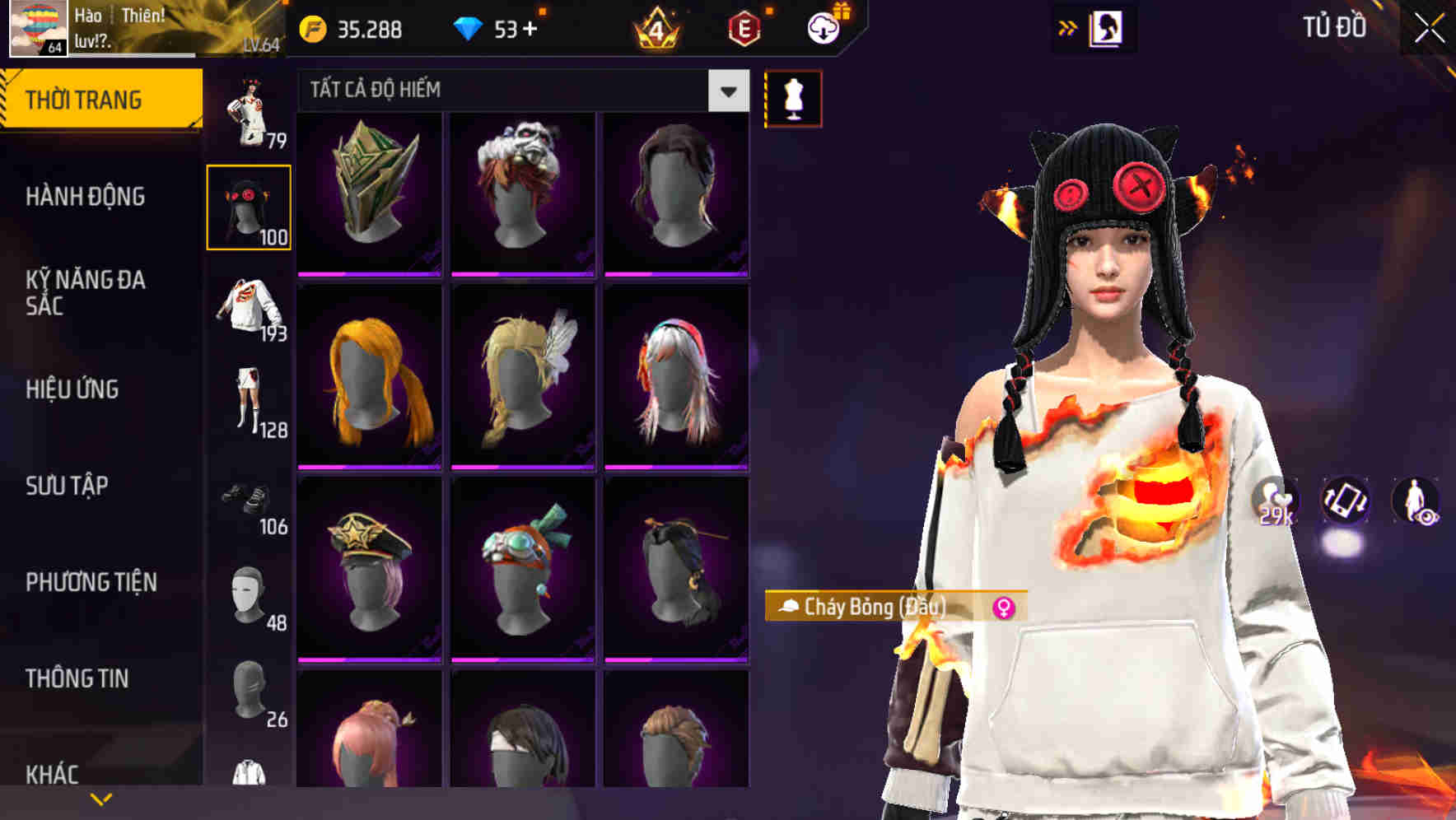Viewport: 1456px width, 820px height.
Task: Open the PHƯƠNG TIỆN section
Action: (x=91, y=582)
